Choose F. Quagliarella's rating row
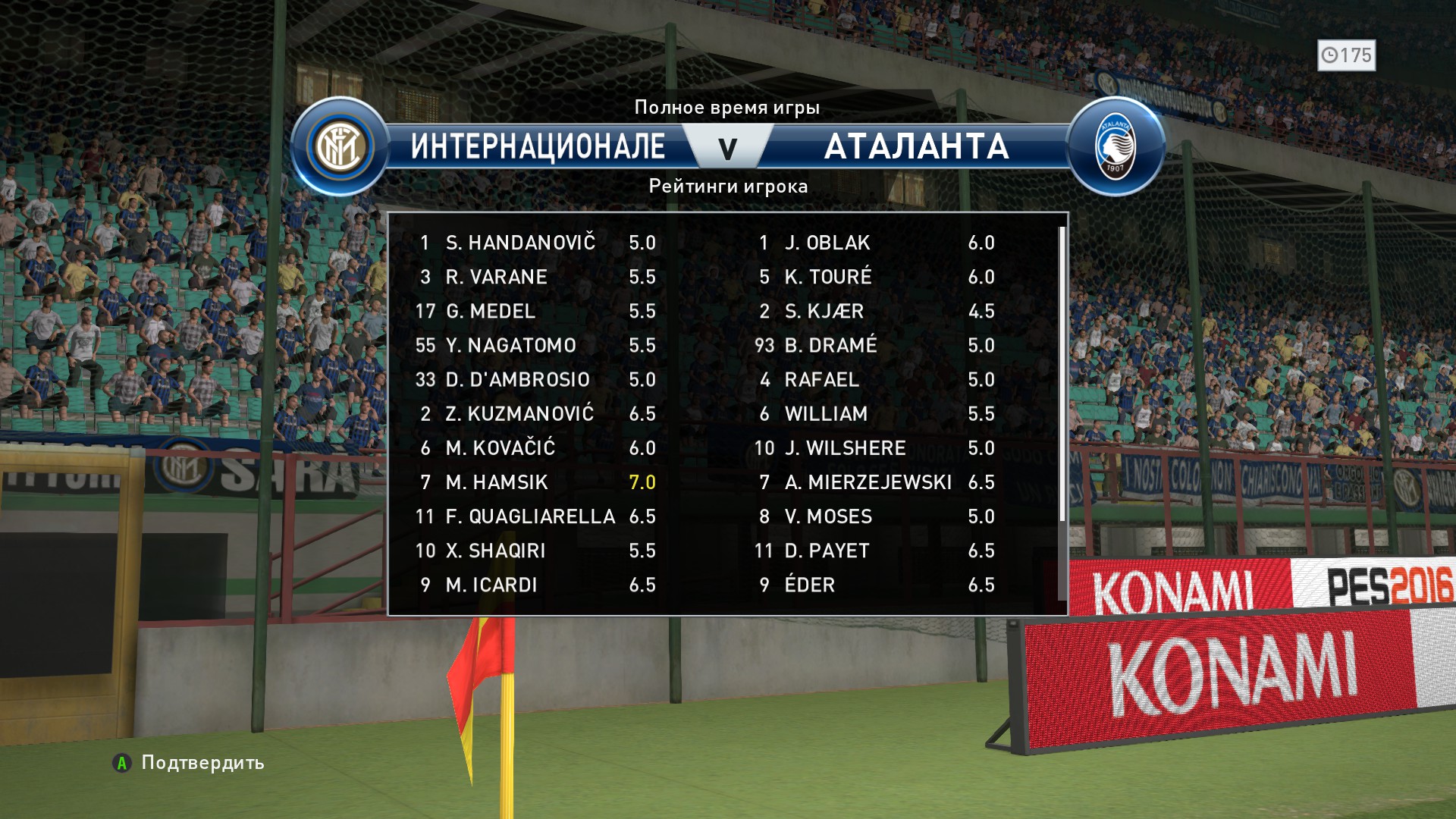 tap(535, 516)
